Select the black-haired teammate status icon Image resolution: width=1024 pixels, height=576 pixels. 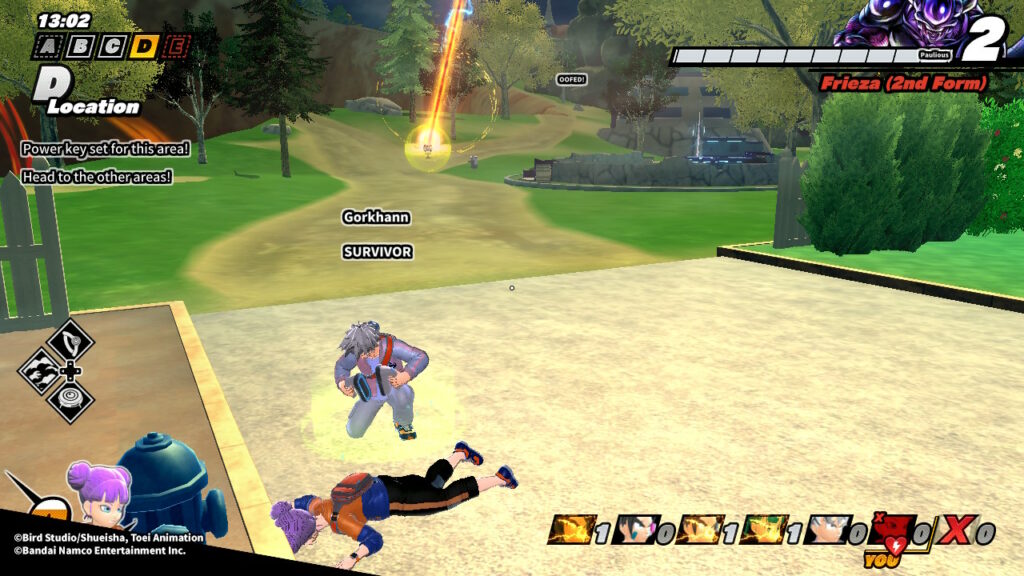(635, 531)
